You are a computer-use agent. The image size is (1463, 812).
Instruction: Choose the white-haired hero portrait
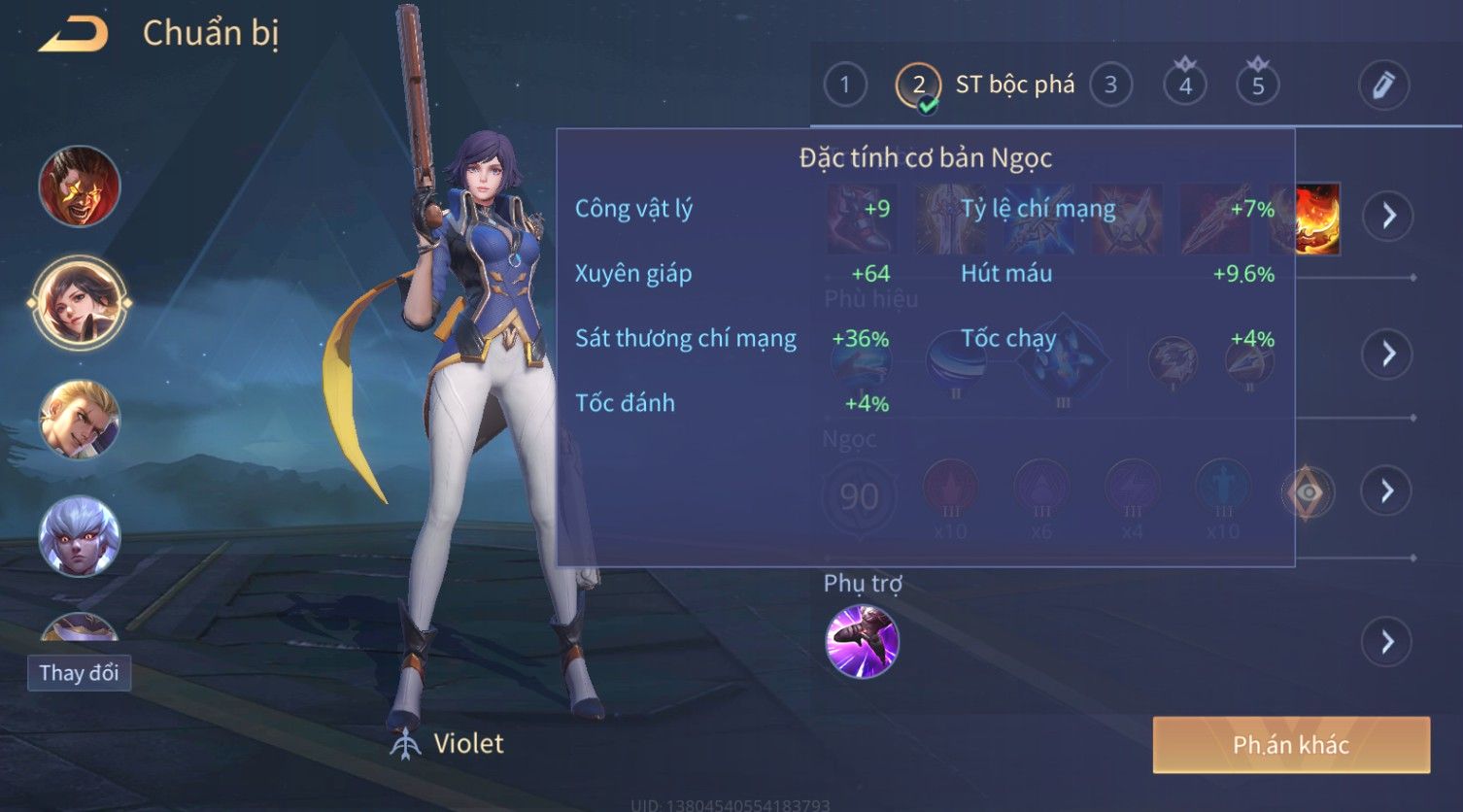(x=80, y=535)
